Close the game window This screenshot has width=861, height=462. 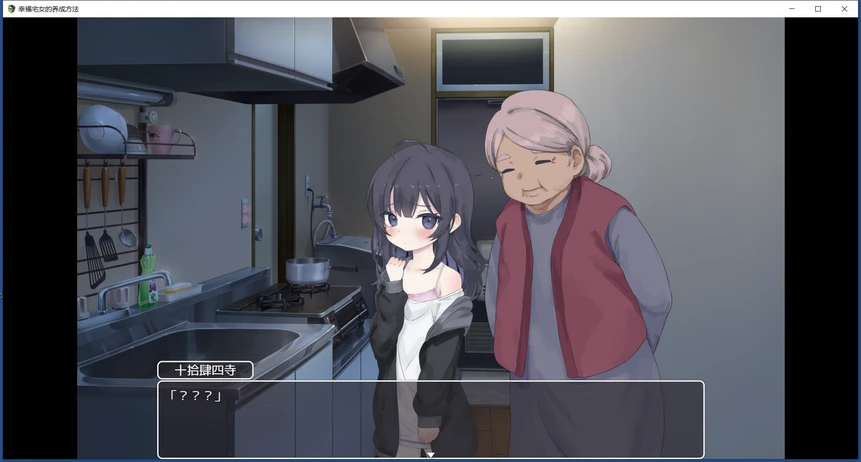(x=845, y=9)
